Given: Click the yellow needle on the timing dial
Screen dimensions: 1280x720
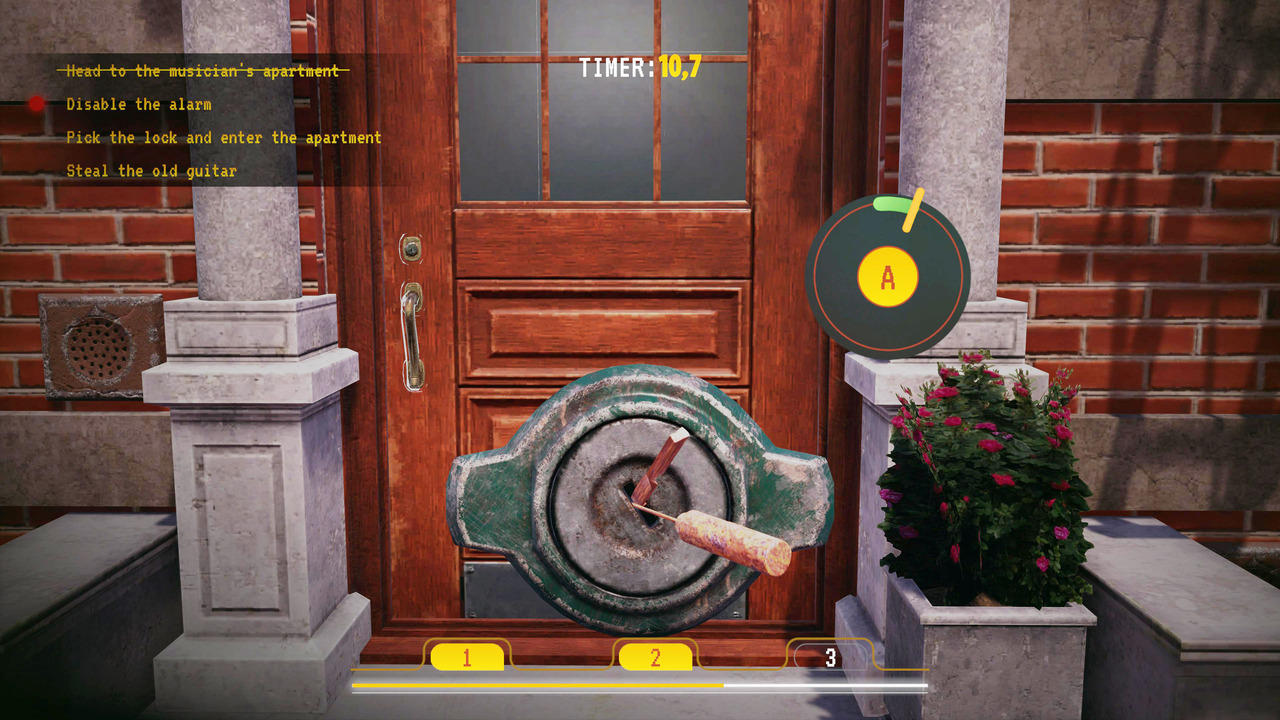Looking at the screenshot, I should pyautogui.click(x=914, y=210).
